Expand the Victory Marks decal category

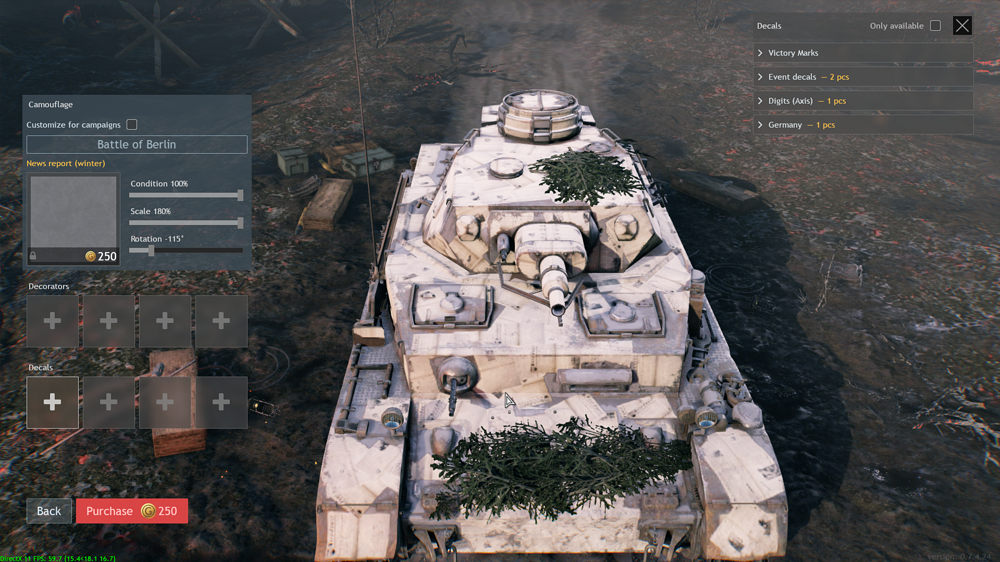tap(863, 53)
